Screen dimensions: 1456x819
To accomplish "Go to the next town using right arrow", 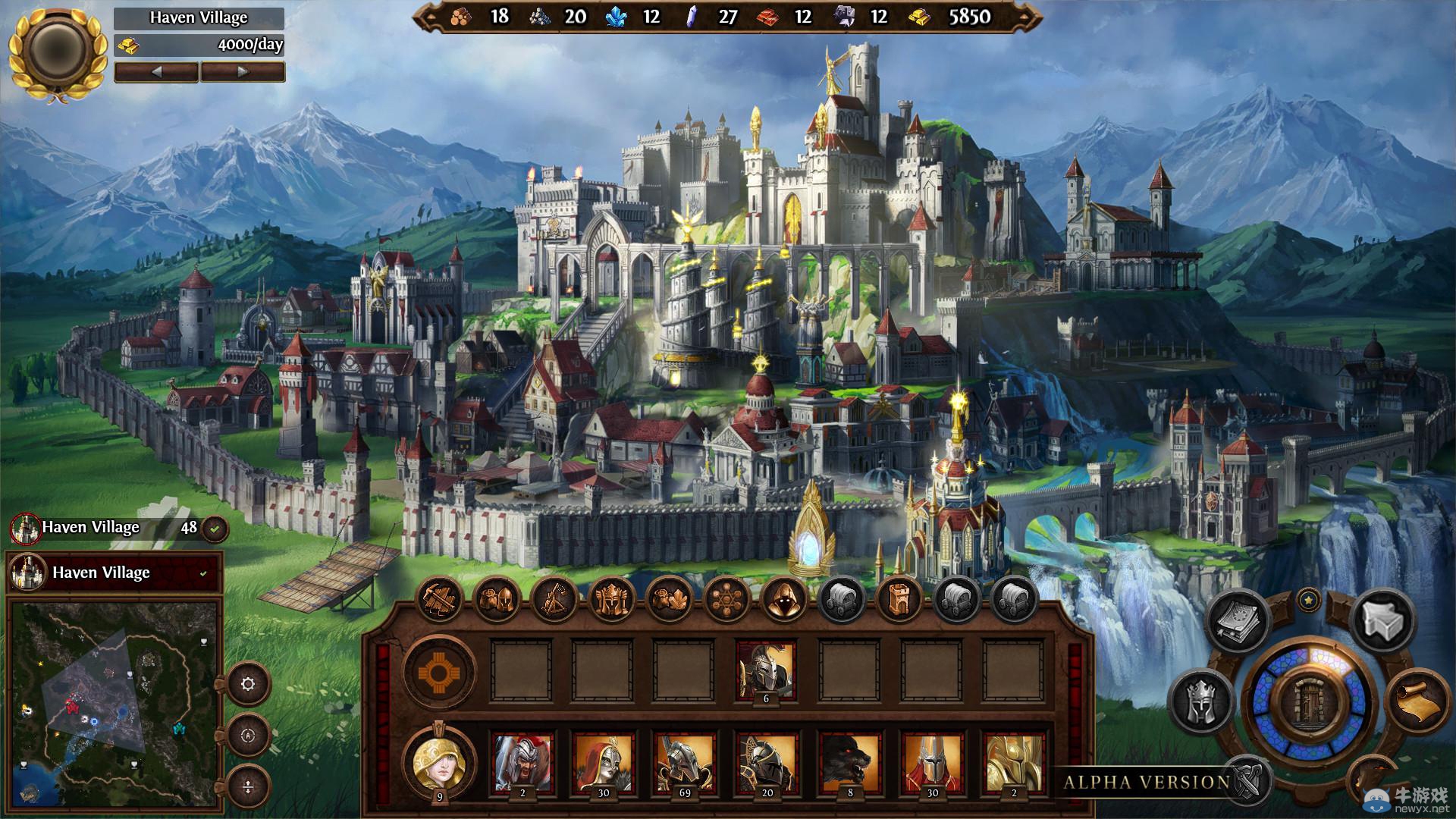I will [243, 72].
